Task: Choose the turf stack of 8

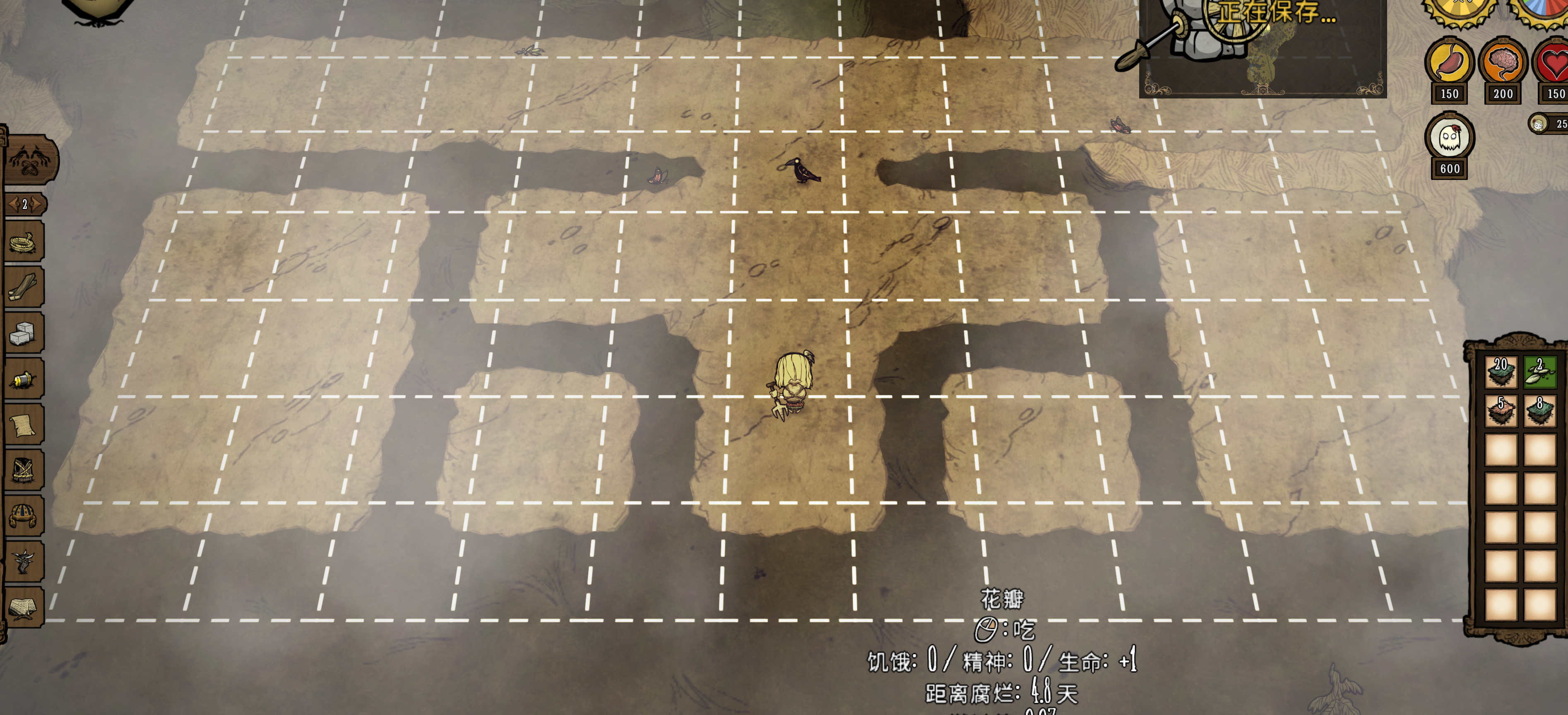Action: pyautogui.click(x=1540, y=411)
